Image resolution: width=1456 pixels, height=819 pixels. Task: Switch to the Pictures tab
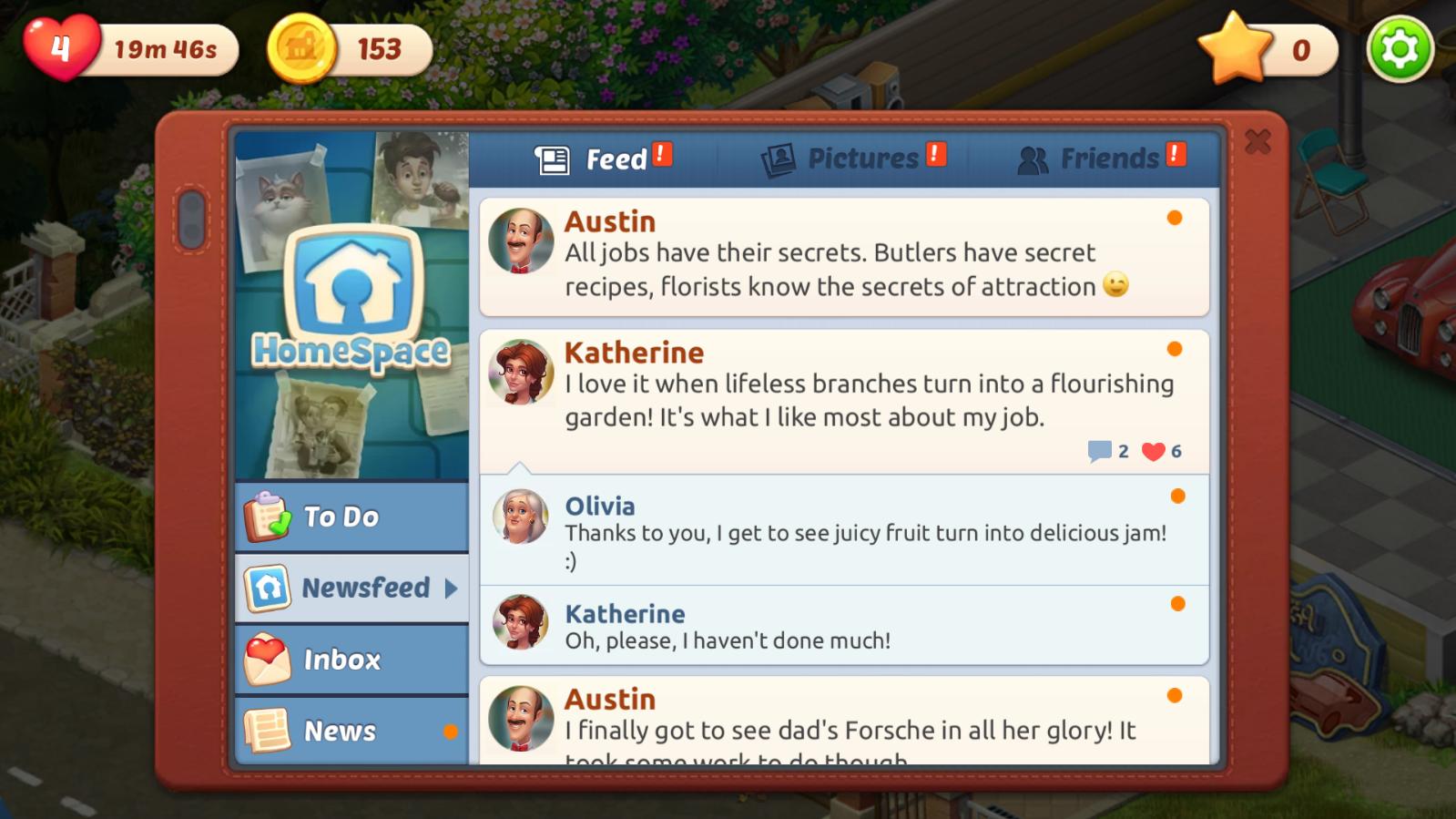[x=852, y=159]
